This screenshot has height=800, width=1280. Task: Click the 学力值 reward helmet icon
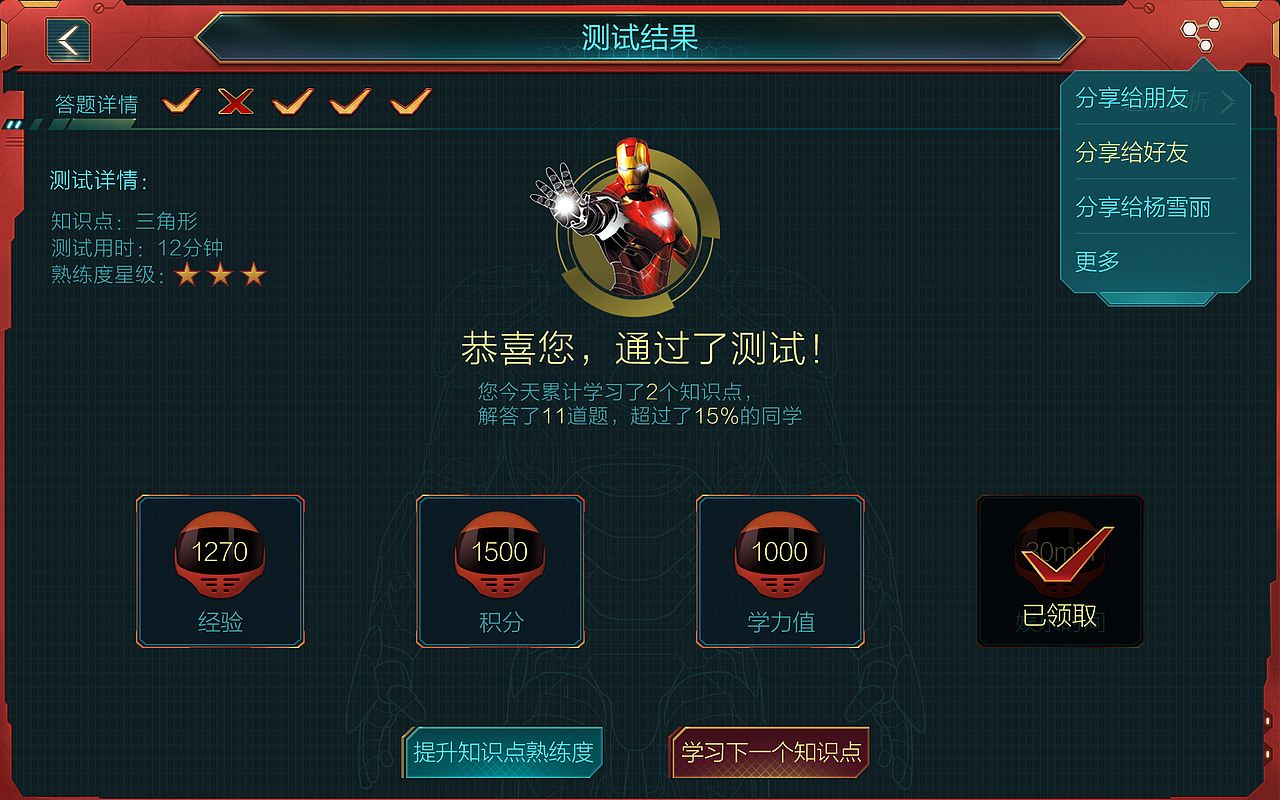click(x=780, y=555)
